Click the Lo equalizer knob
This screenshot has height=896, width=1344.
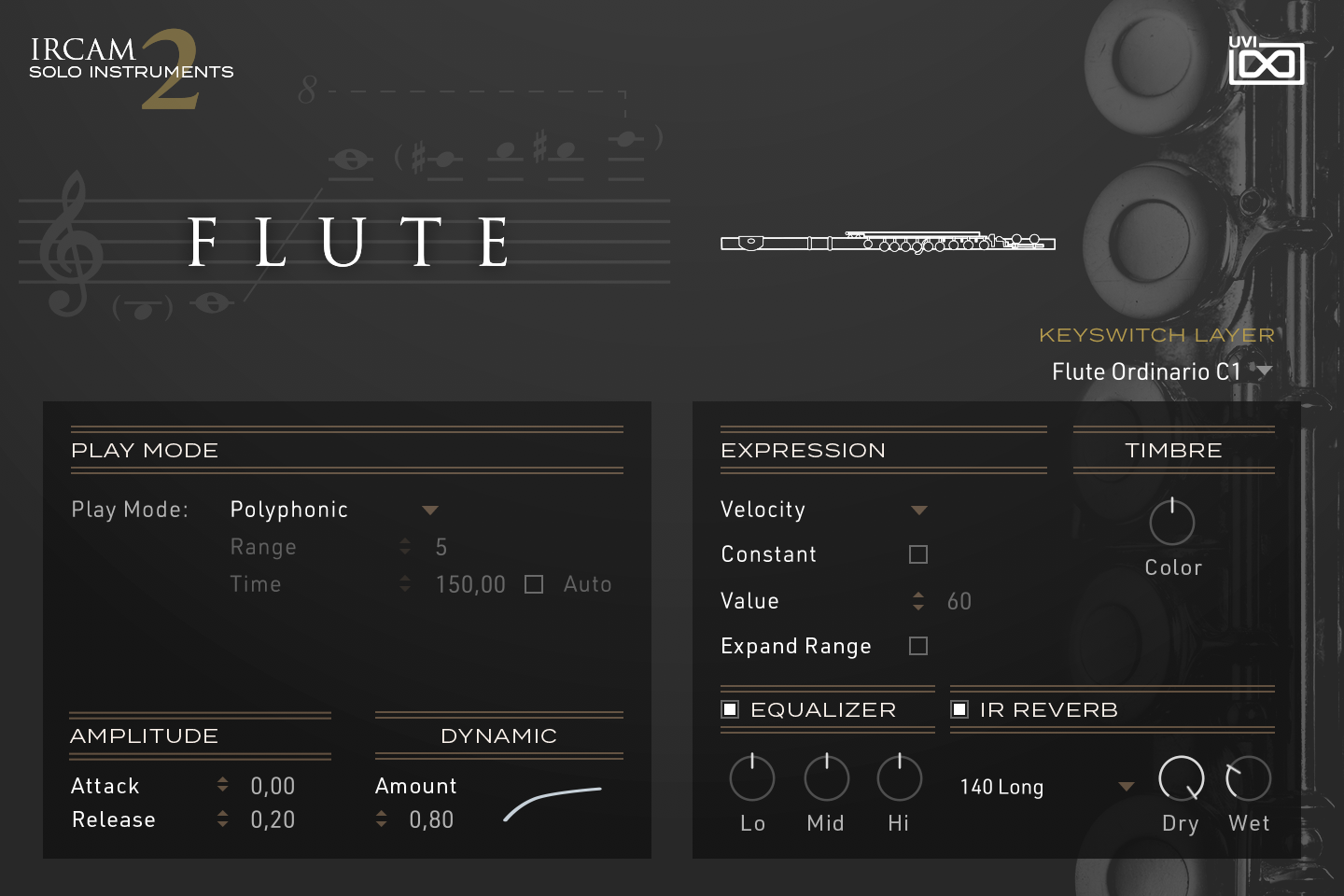752,777
